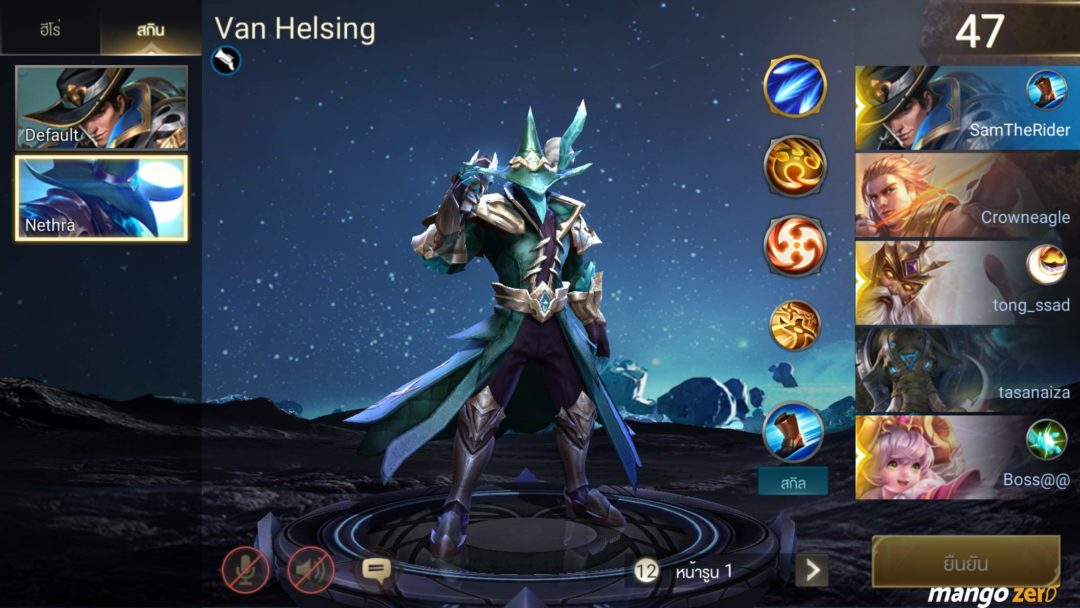Open the quick chat bubble

(x=376, y=570)
